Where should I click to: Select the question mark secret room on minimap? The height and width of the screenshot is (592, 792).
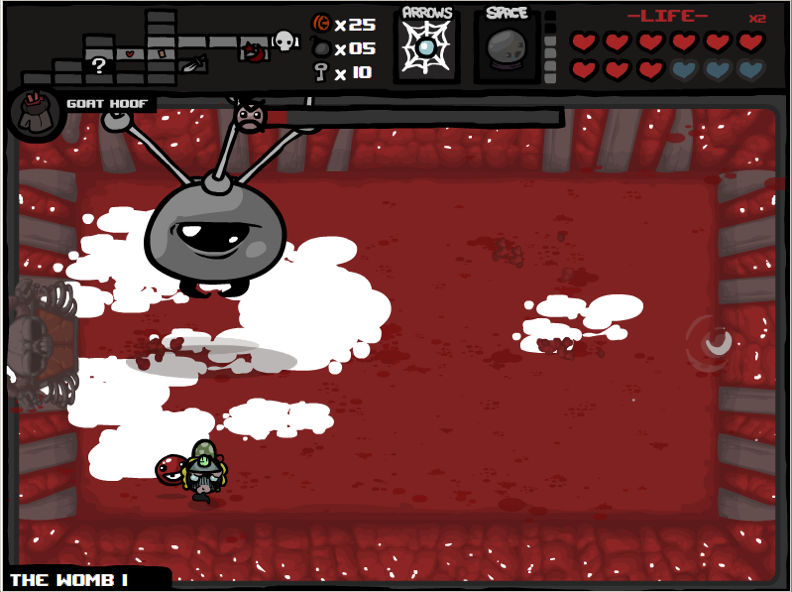click(99, 66)
